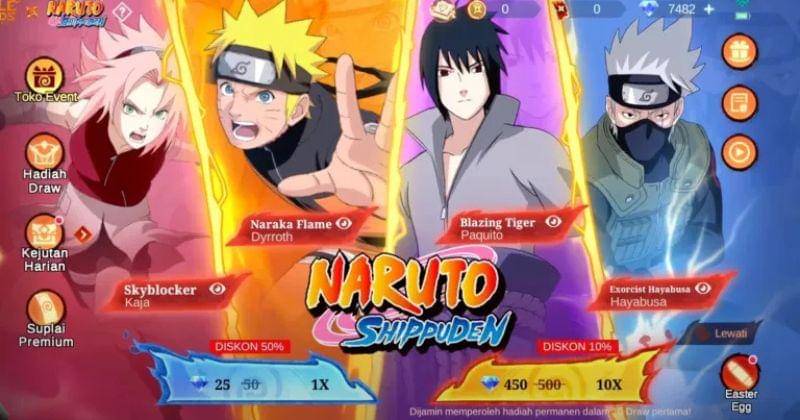
Task: Preview the Skyblocker Kaja skin
Action: pos(217,288)
